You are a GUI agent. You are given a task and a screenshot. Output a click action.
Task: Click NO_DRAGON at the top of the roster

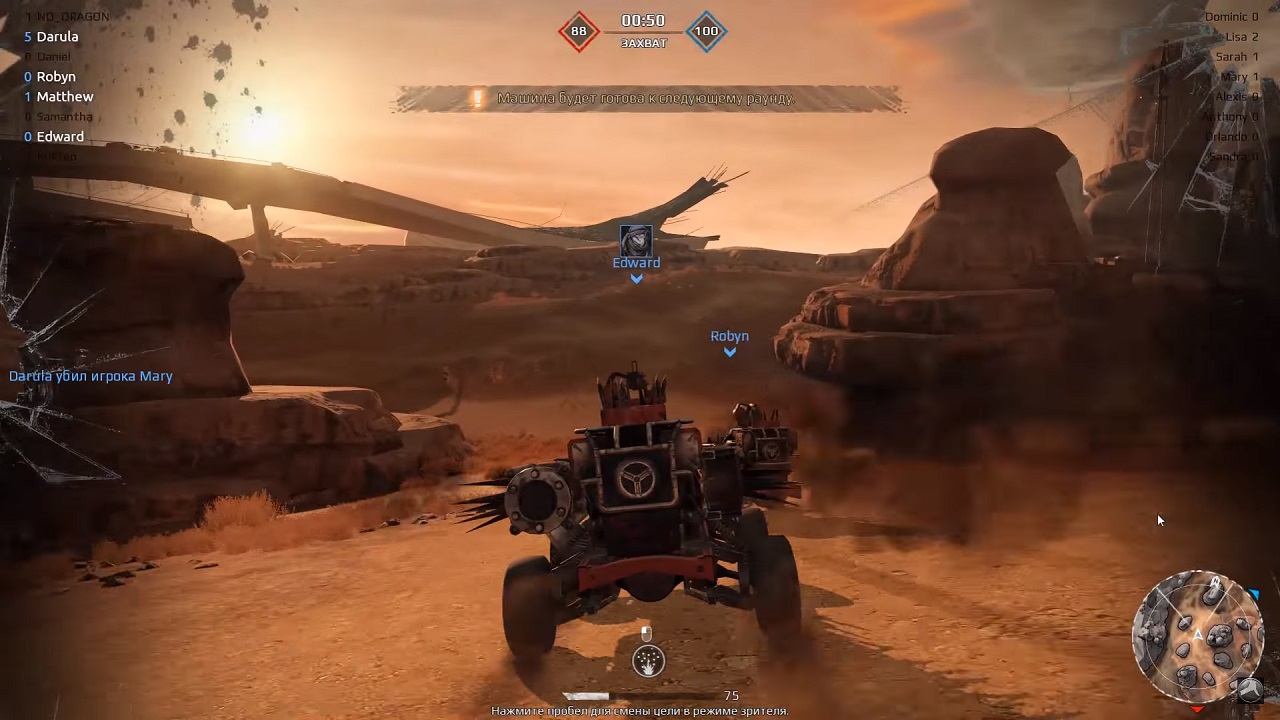tap(72, 17)
